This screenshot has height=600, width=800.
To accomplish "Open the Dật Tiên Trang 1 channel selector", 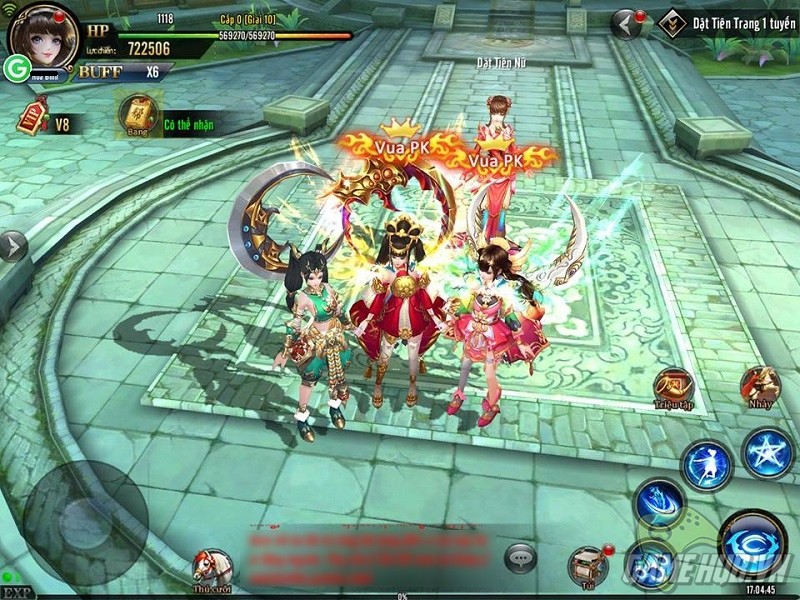I will pyautogui.click(x=728, y=21).
